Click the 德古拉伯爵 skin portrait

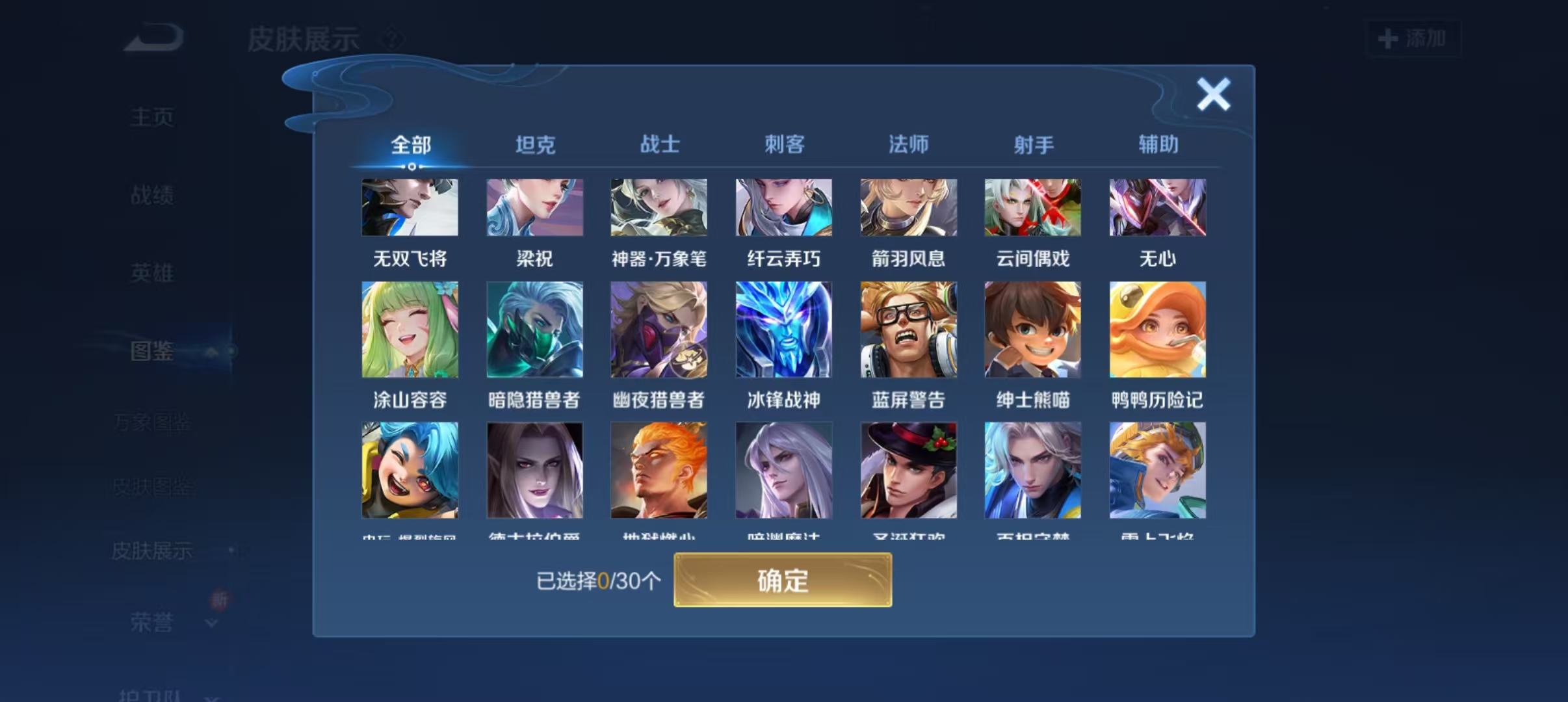click(534, 470)
